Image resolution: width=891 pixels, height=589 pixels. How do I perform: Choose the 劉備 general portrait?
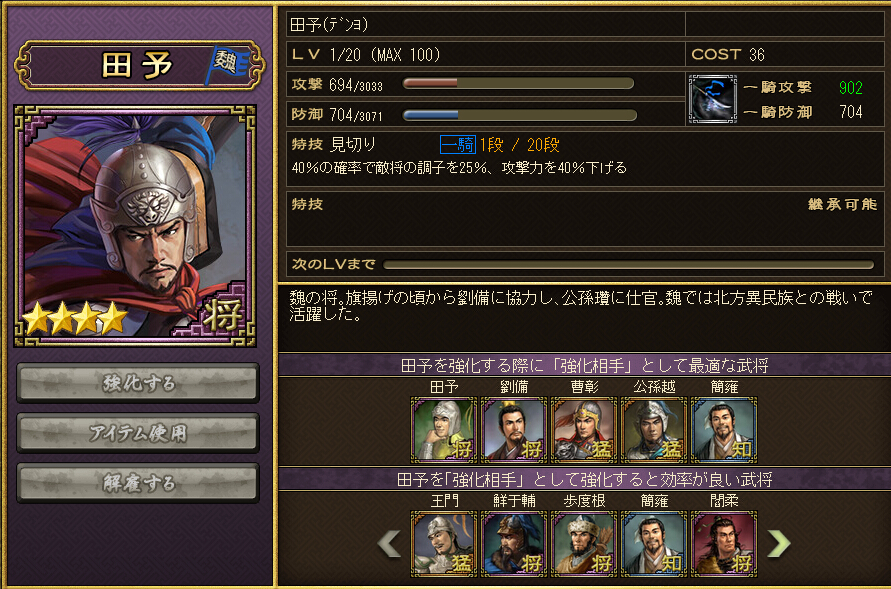pyautogui.click(x=514, y=429)
